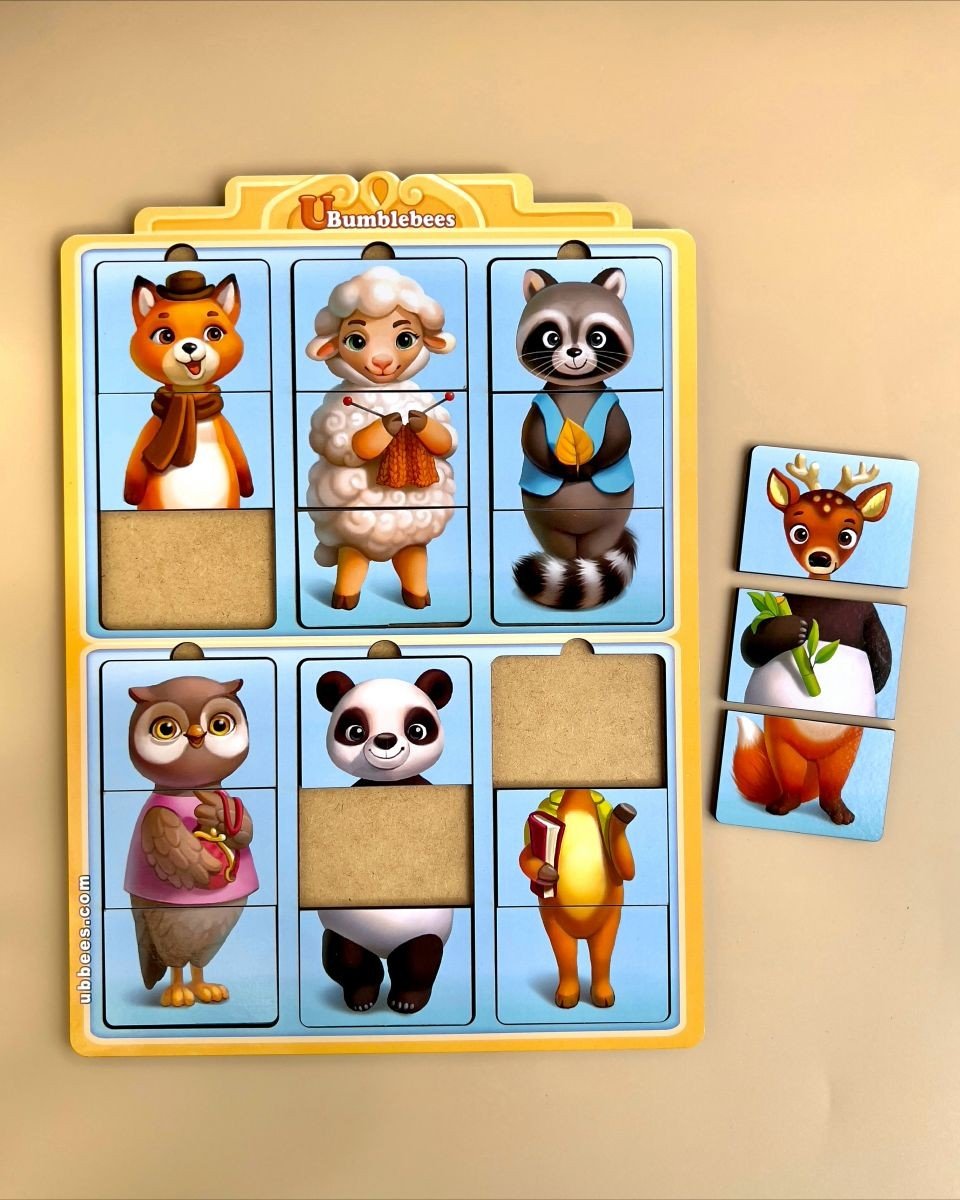Viewport: 960px width, 1200px height.
Task: Choose the panda legs tile on the board
Action: [x=385, y=964]
